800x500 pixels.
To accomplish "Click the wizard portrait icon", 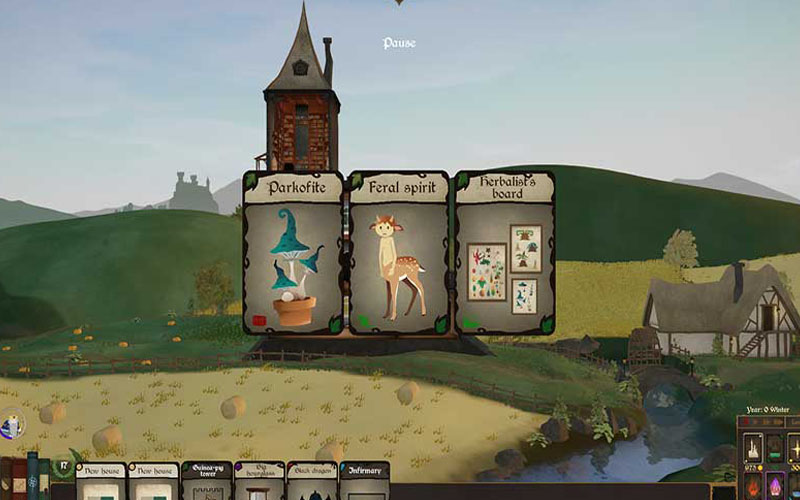I will [10, 427].
